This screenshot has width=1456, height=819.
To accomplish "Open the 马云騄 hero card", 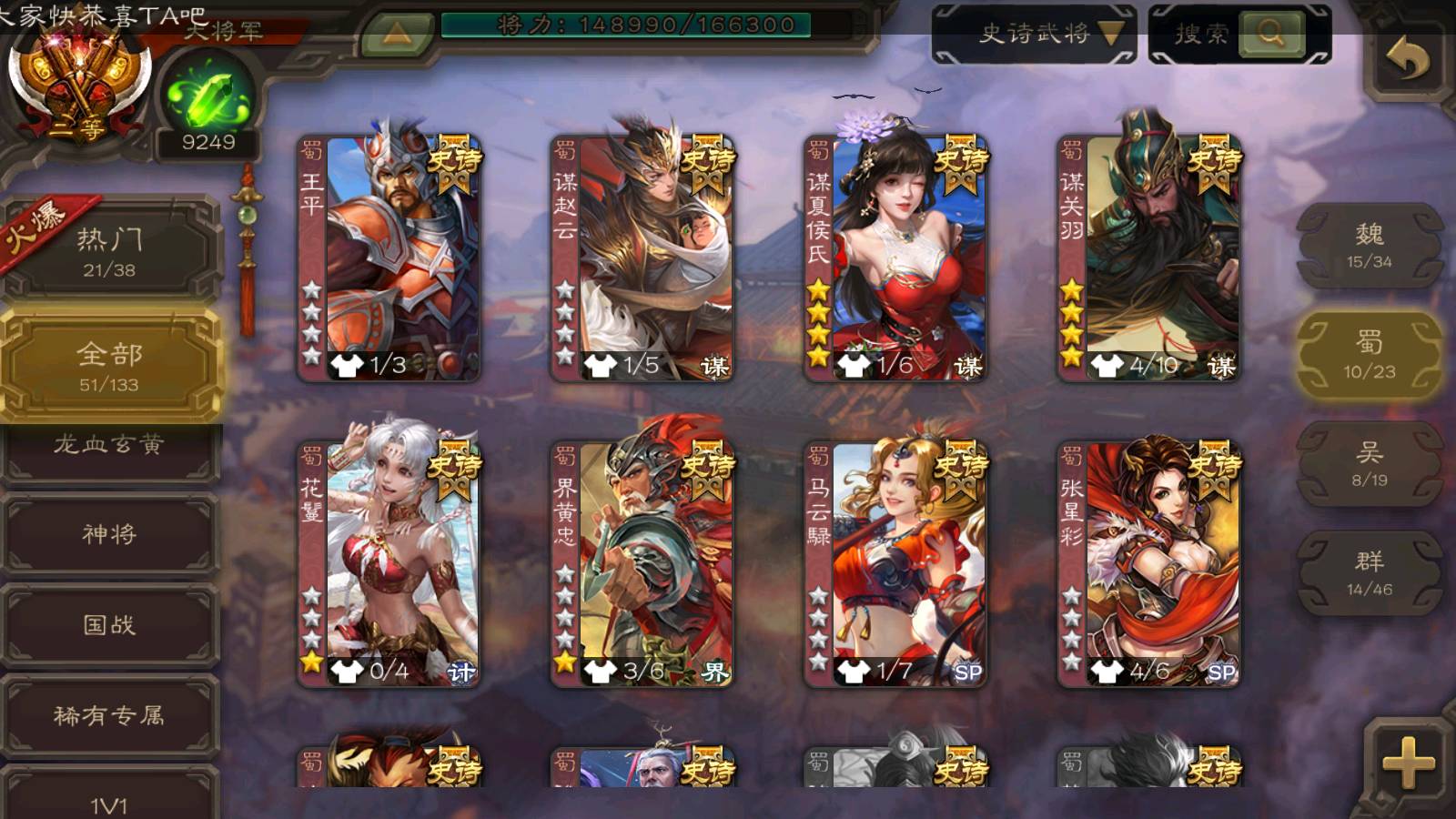I will coord(895,563).
